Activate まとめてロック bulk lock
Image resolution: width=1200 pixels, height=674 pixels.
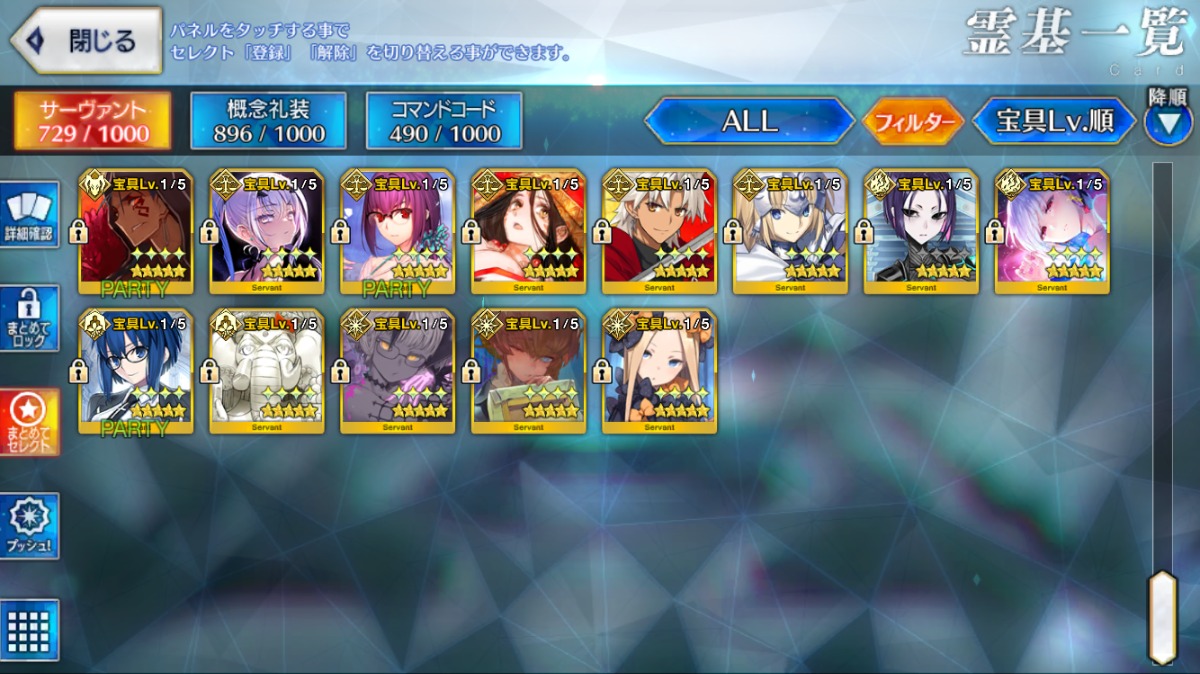[30, 317]
